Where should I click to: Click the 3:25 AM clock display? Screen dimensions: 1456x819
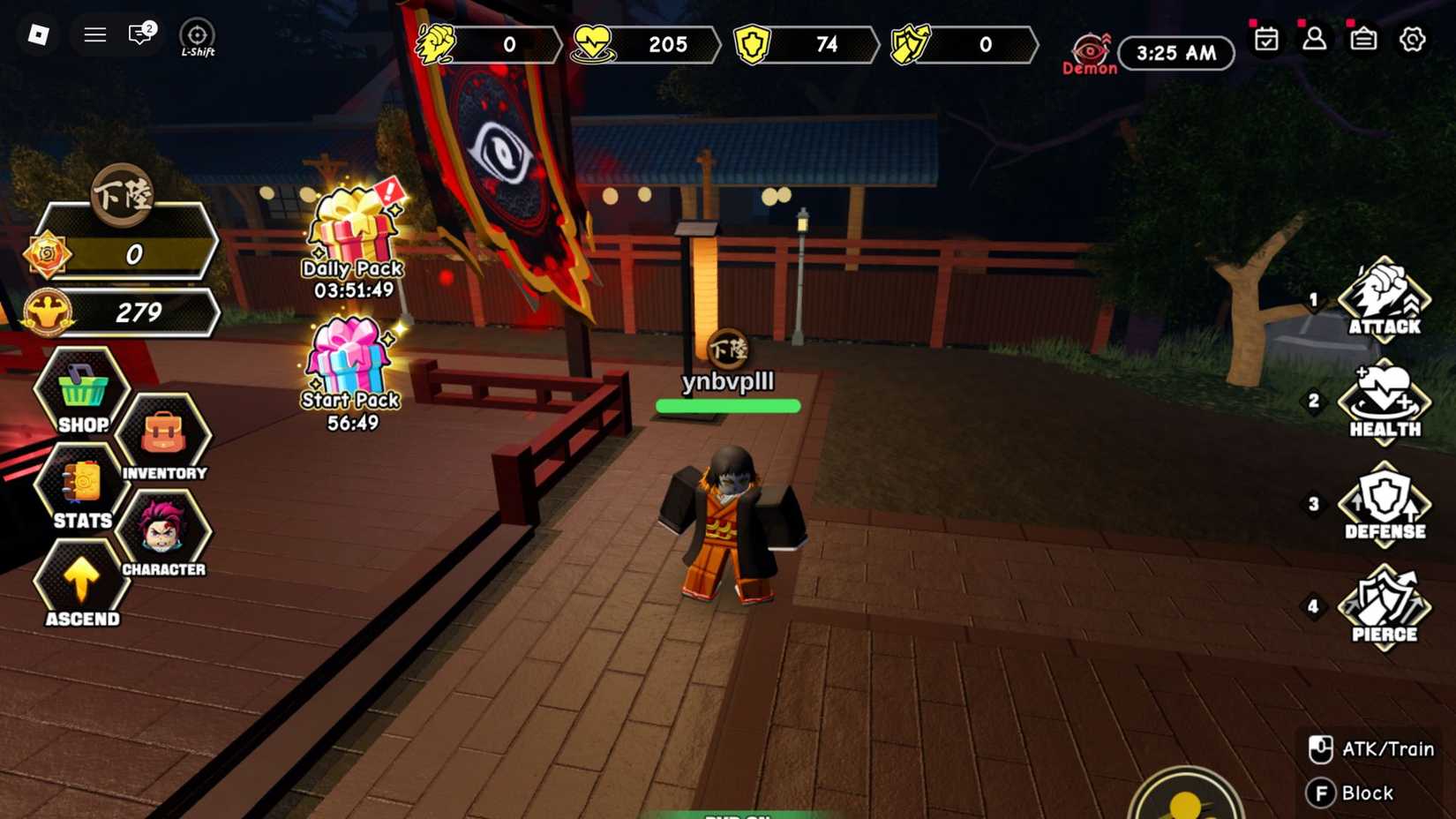(1175, 53)
